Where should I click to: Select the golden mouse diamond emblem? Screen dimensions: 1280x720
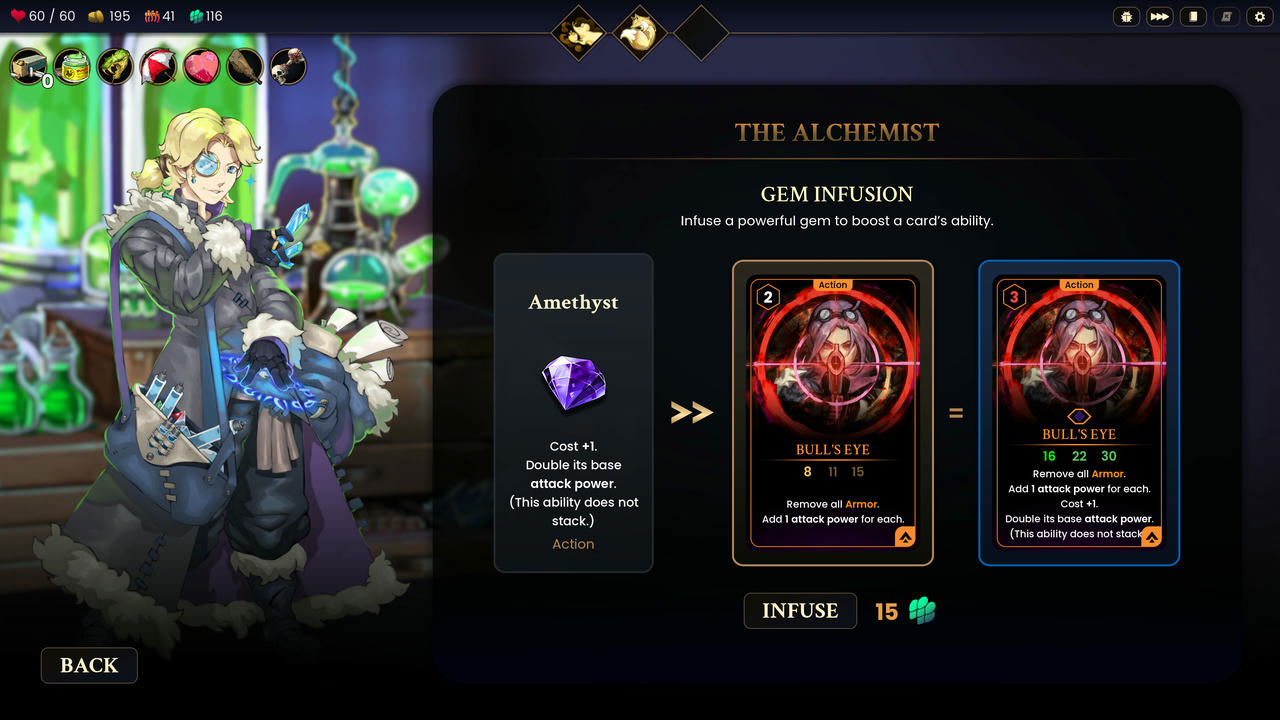click(x=580, y=33)
